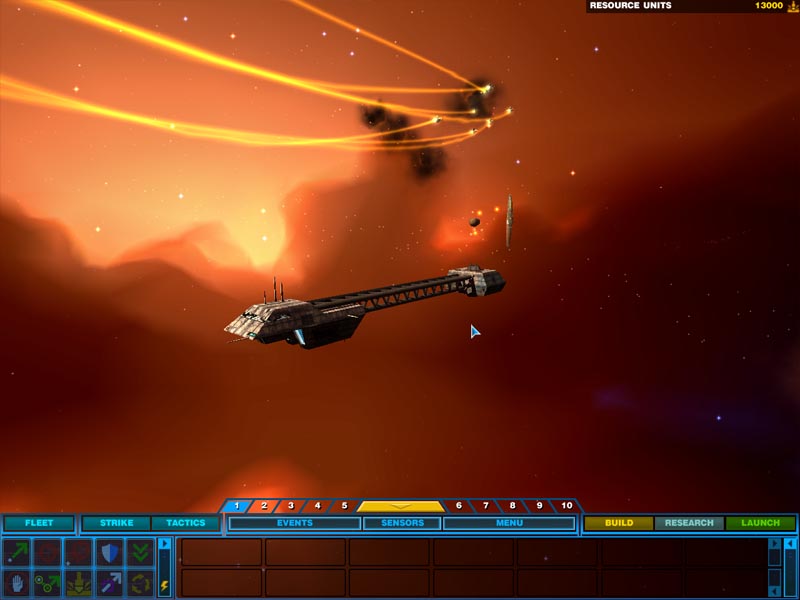
Task: Open the Tactics options
Action: click(x=185, y=523)
